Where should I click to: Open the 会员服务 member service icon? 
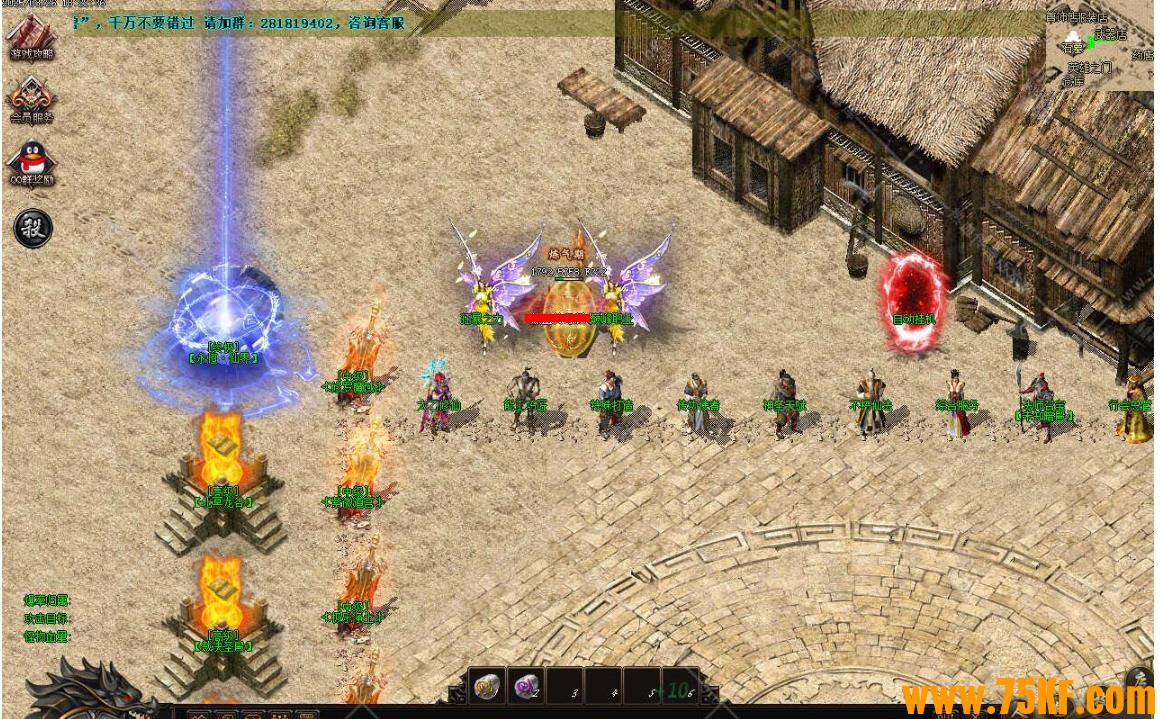point(31,98)
